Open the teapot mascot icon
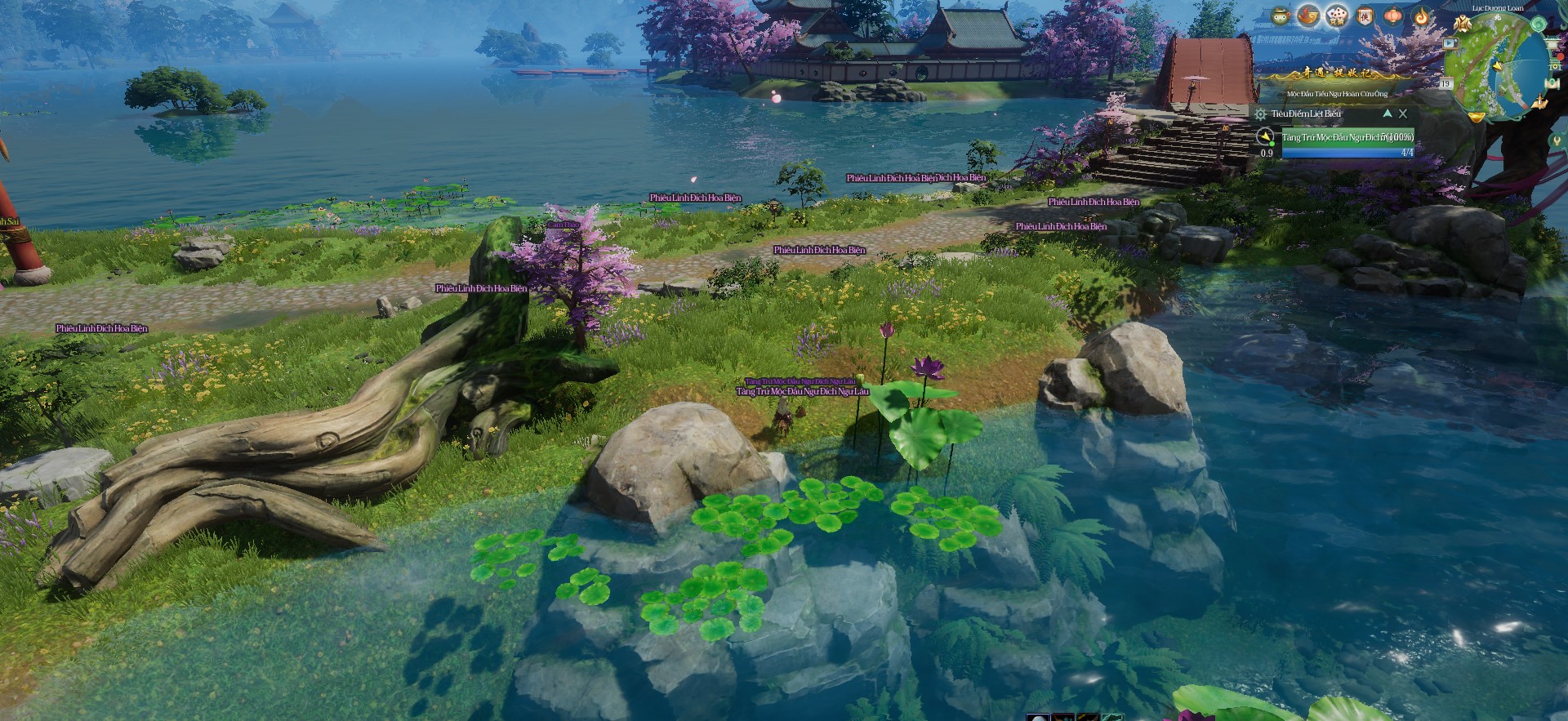 point(1280,16)
